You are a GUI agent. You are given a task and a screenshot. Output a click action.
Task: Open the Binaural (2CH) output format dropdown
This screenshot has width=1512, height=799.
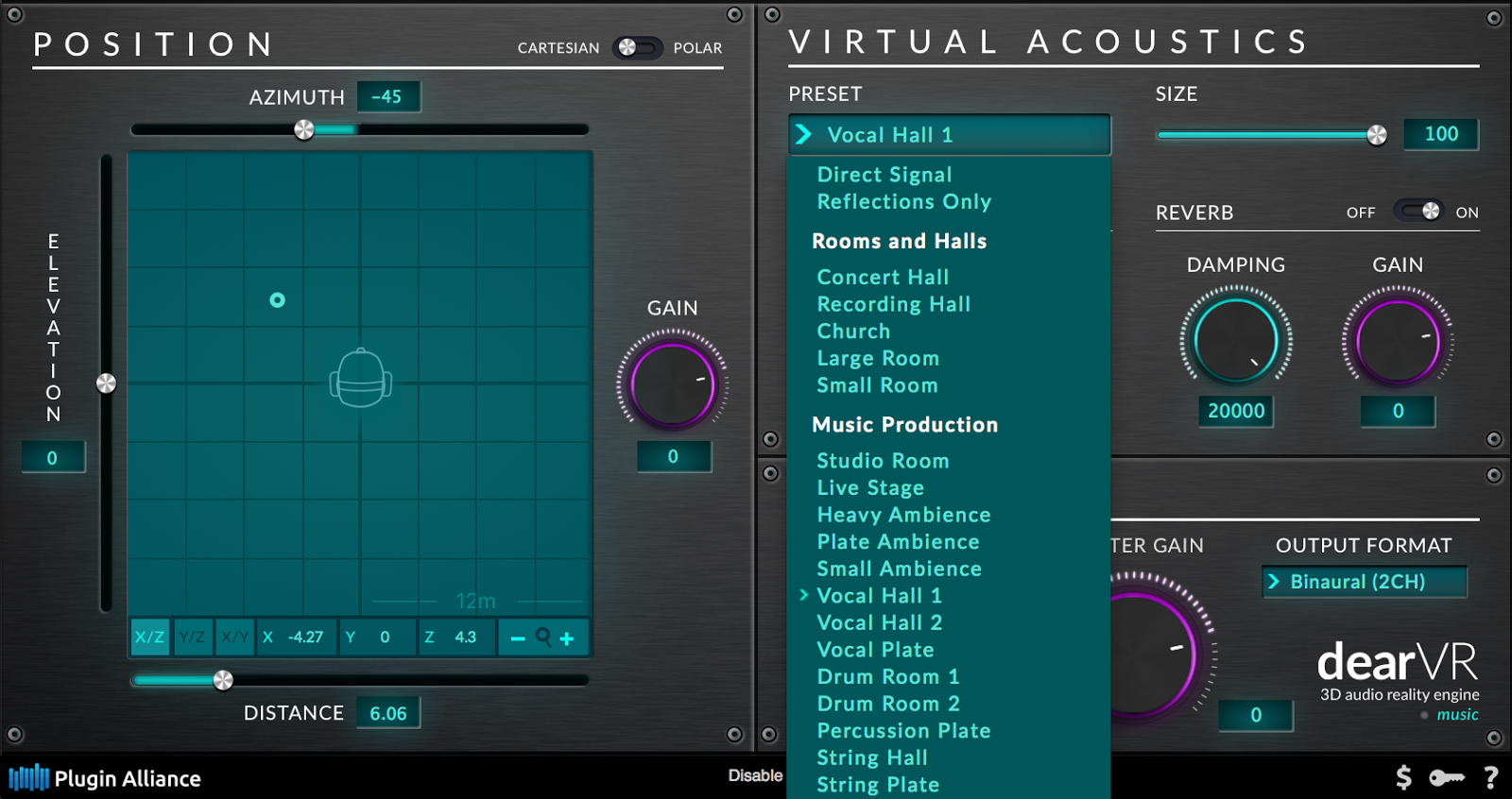1364,582
